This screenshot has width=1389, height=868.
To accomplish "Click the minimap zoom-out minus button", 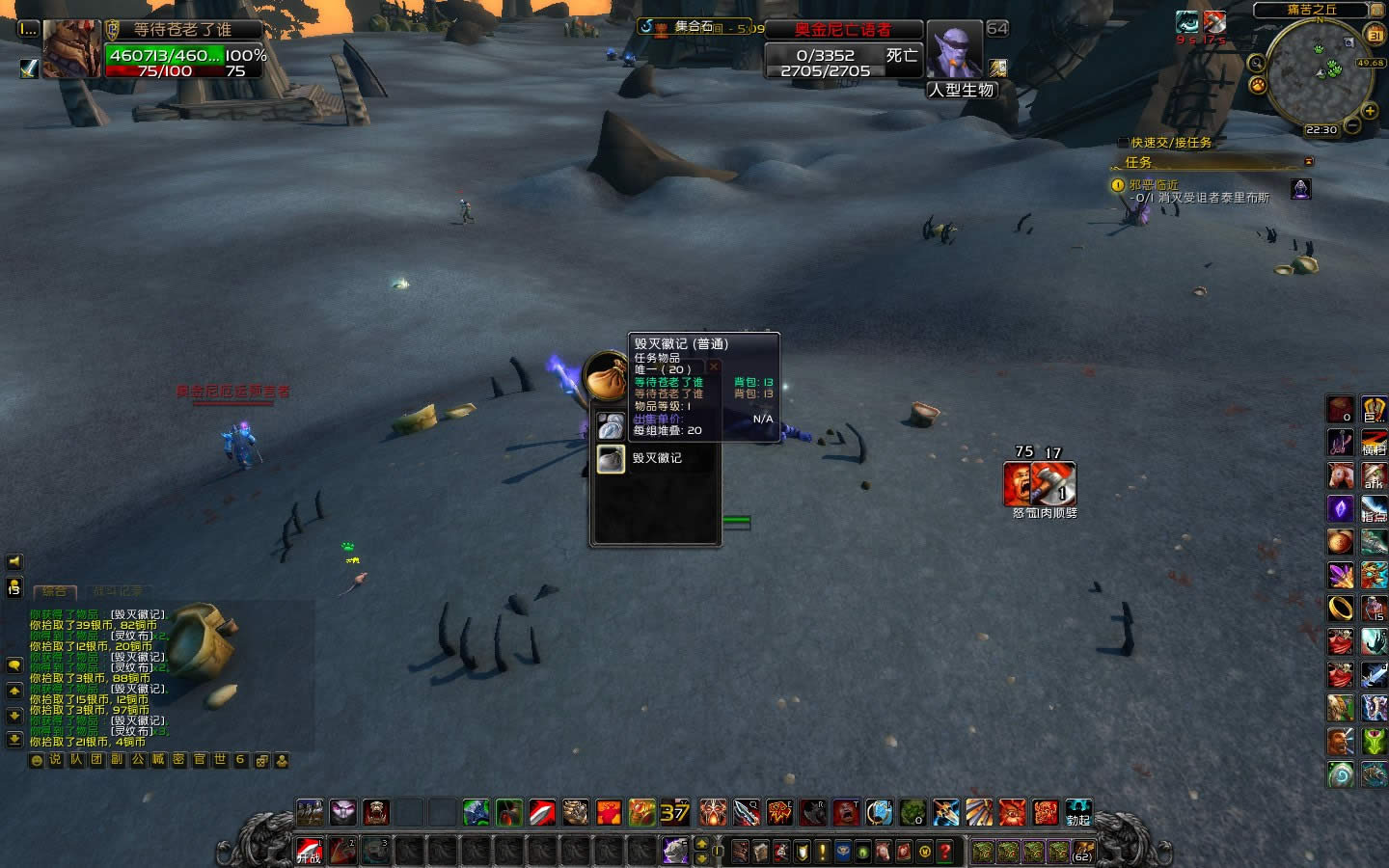I will (1352, 125).
